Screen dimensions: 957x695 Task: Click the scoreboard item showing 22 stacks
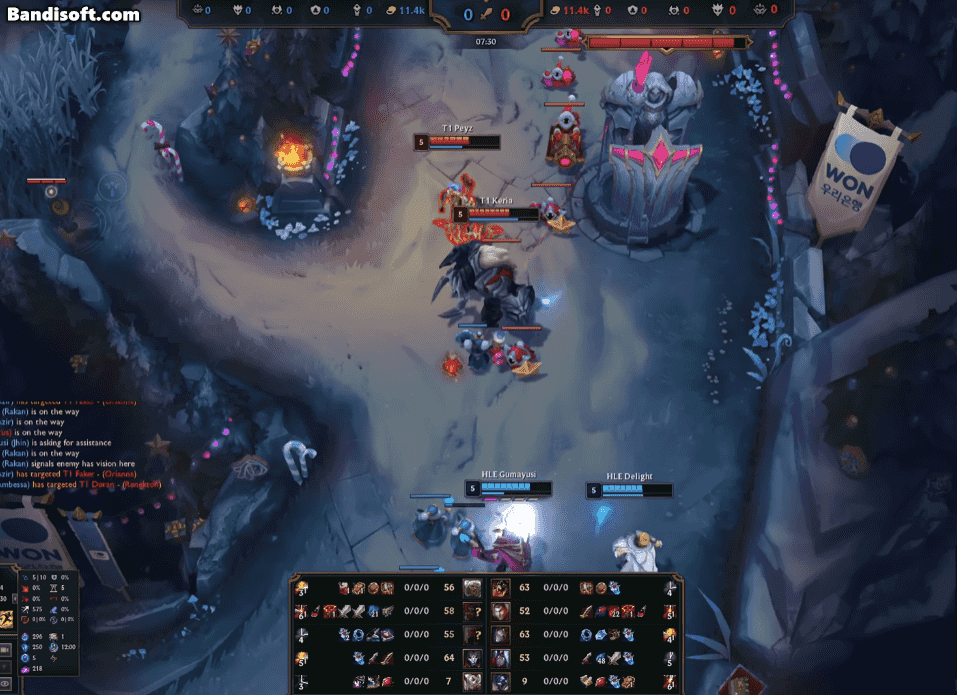pyautogui.click(x=614, y=611)
